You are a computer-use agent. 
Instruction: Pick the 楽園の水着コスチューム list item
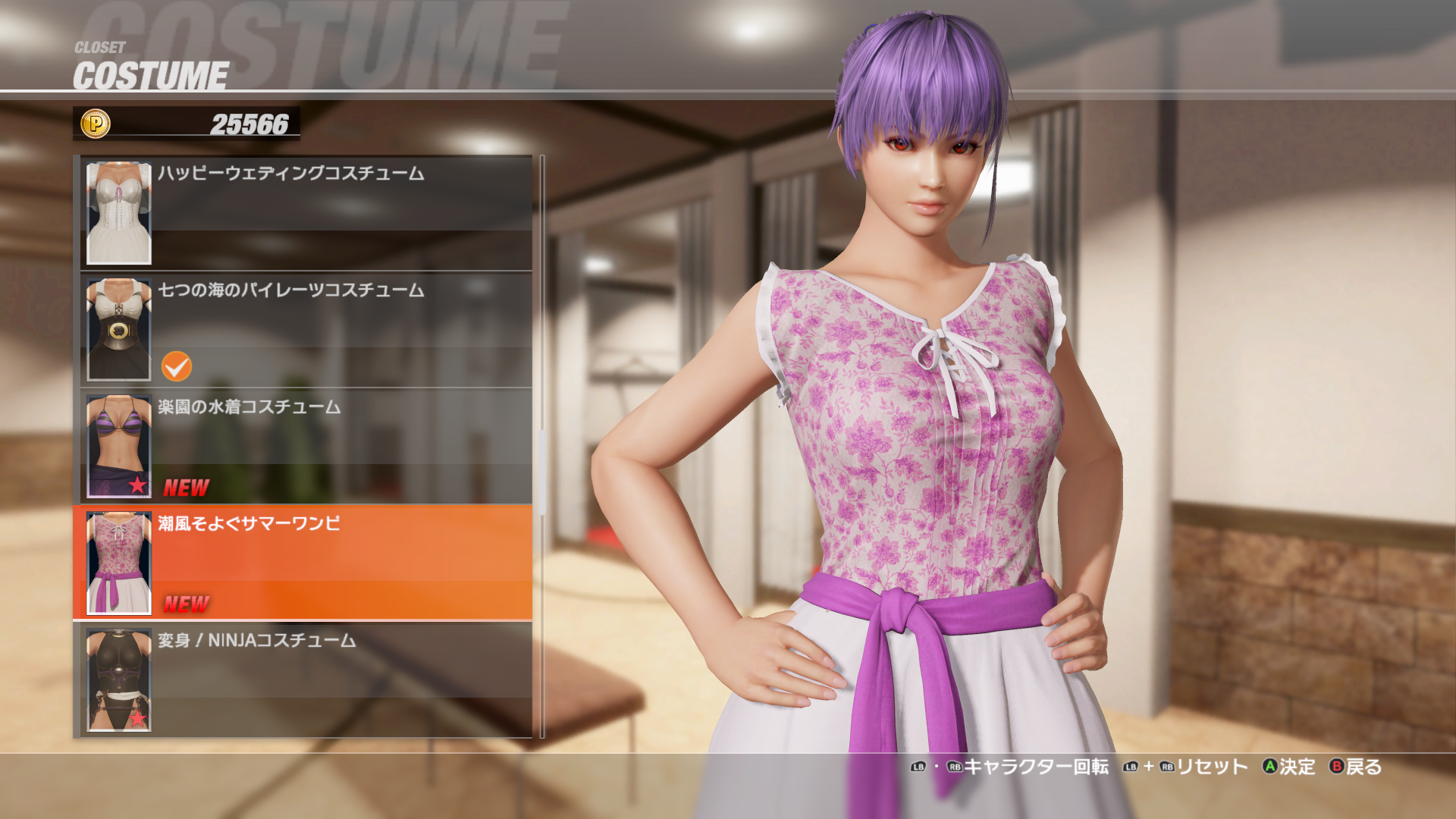pyautogui.click(x=341, y=446)
